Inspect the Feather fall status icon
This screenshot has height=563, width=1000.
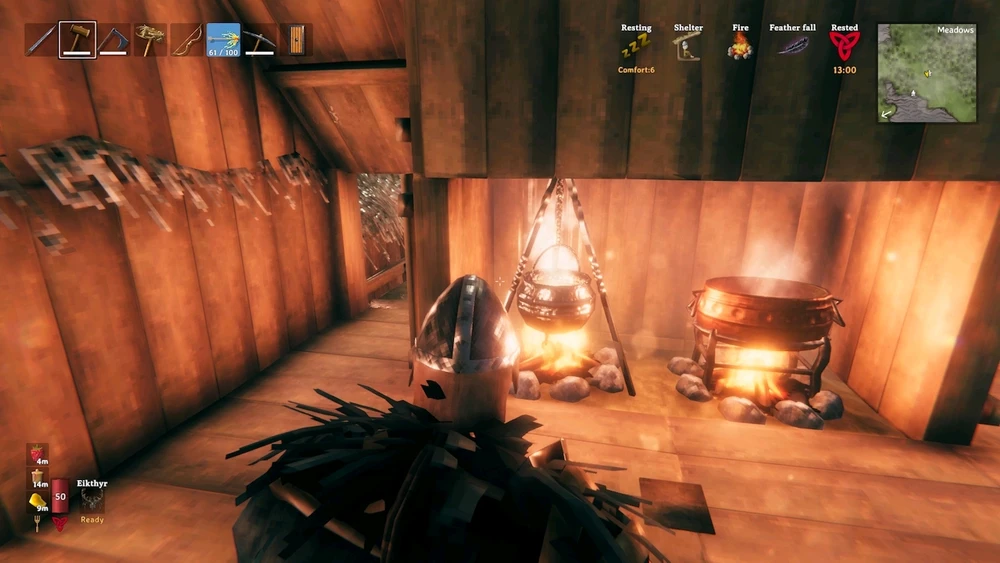[792, 46]
